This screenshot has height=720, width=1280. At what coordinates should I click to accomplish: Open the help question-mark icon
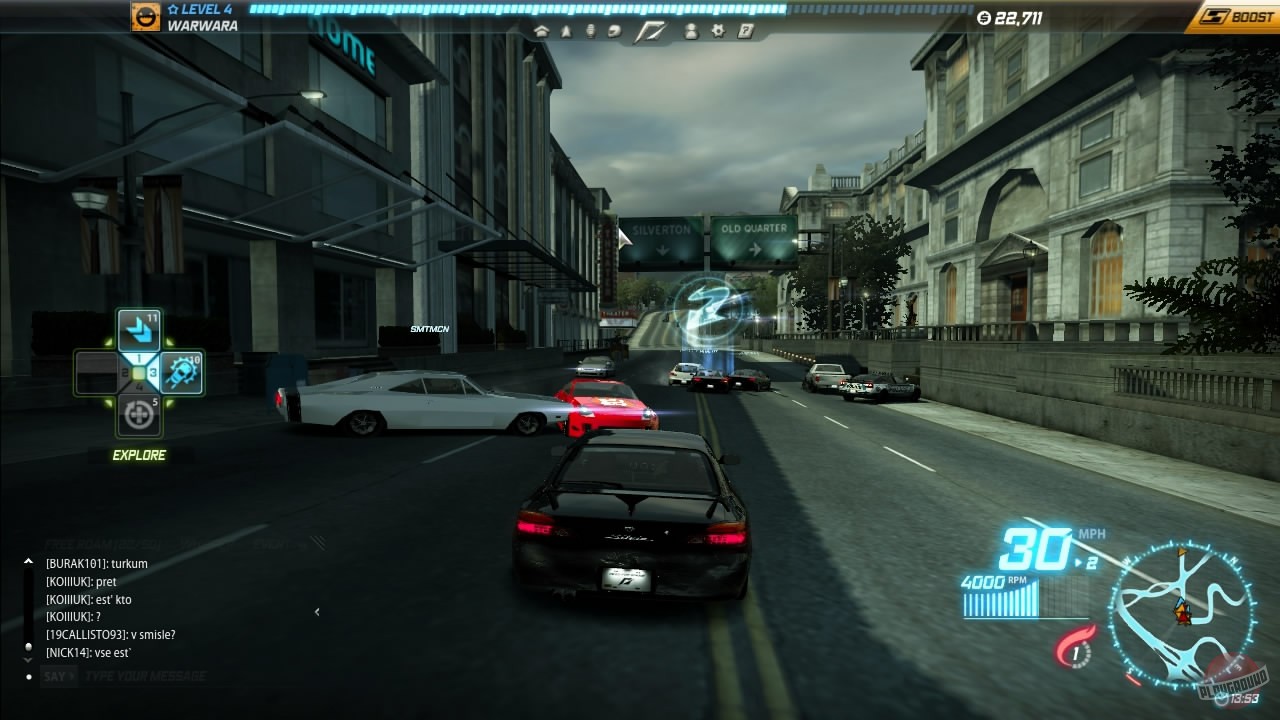tap(744, 32)
